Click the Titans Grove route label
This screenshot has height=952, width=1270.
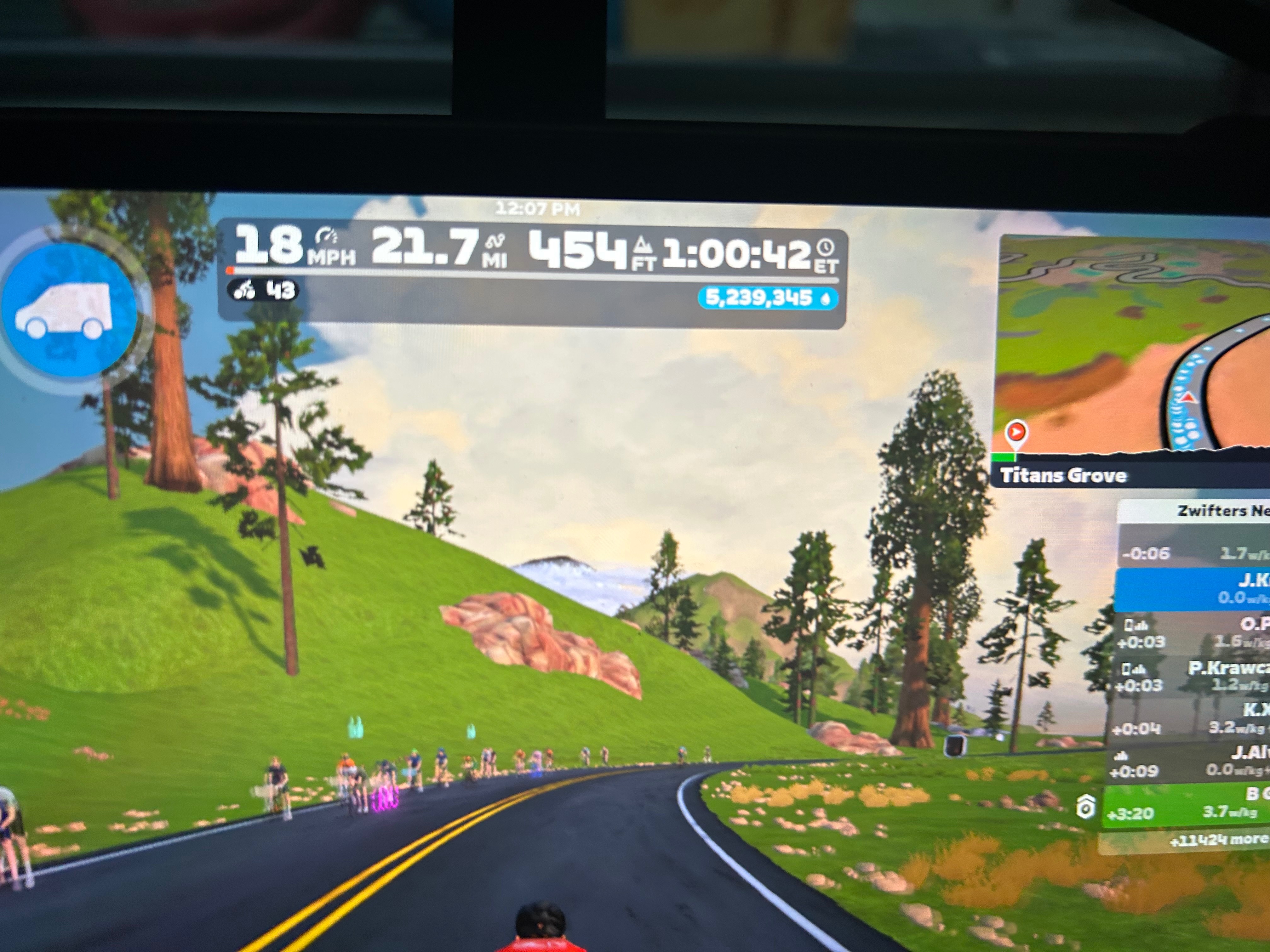(x=1063, y=476)
